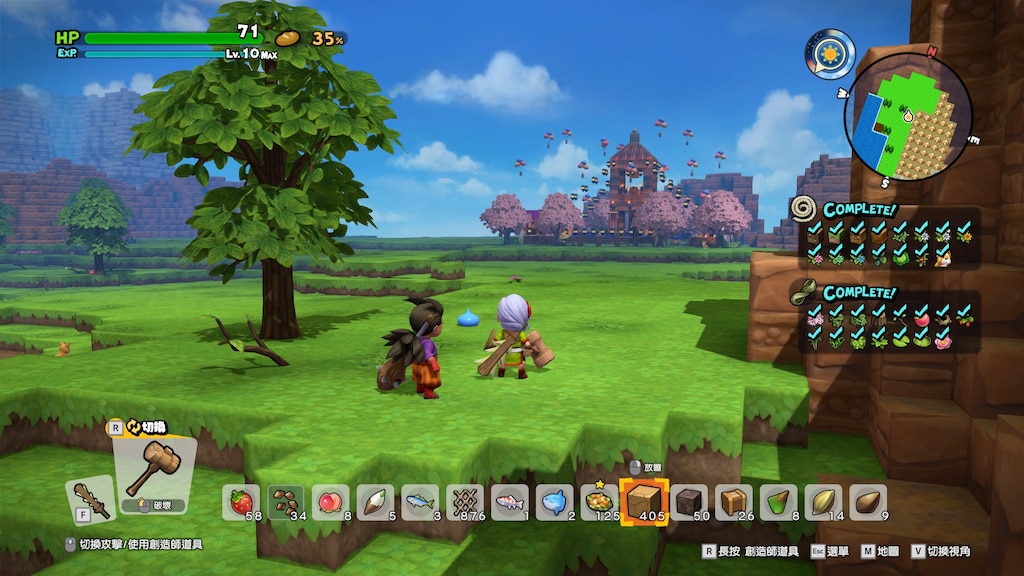Choose the peach item slot

pos(330,501)
